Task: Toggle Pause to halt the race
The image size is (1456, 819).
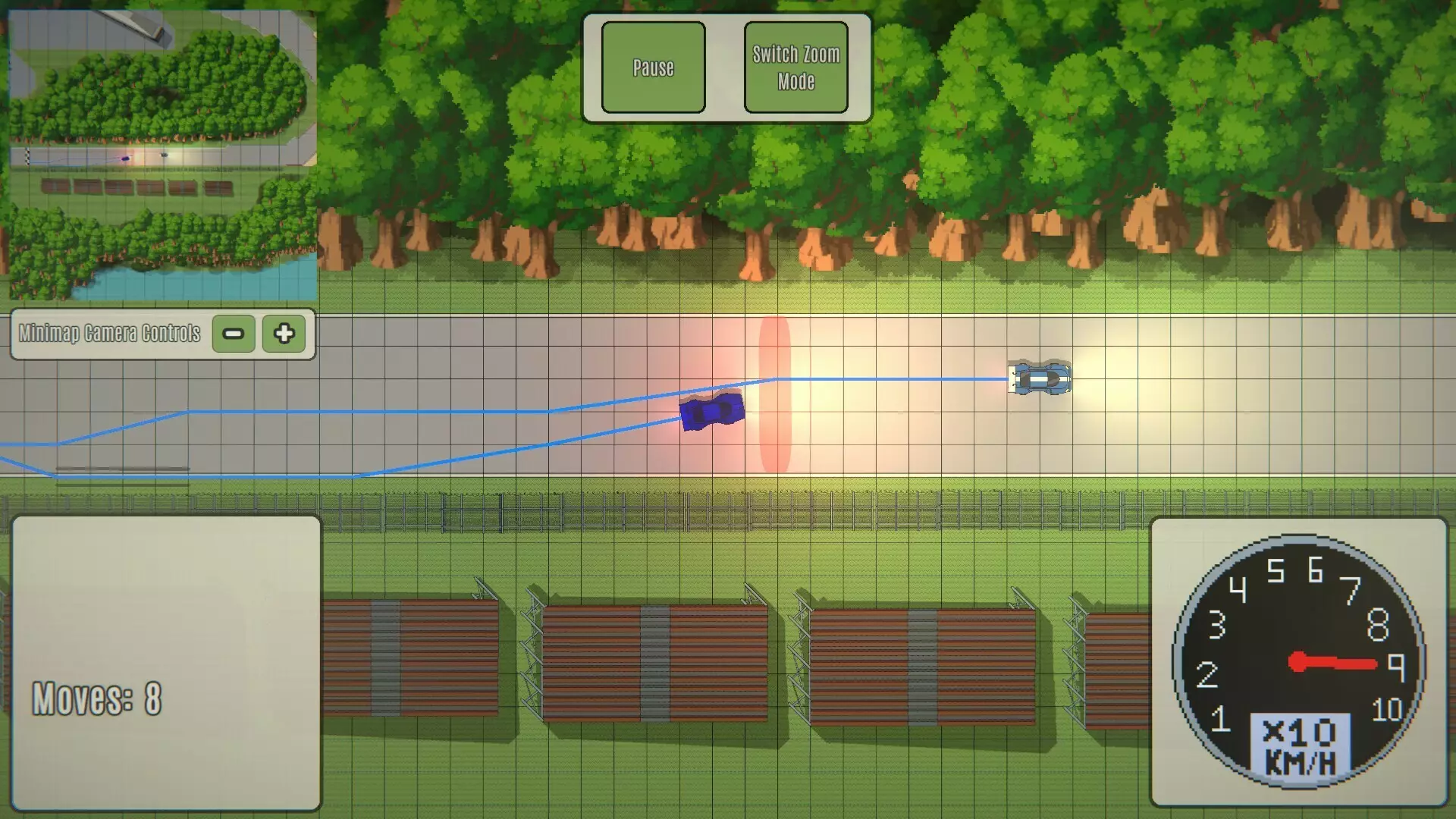Action: 653,67
